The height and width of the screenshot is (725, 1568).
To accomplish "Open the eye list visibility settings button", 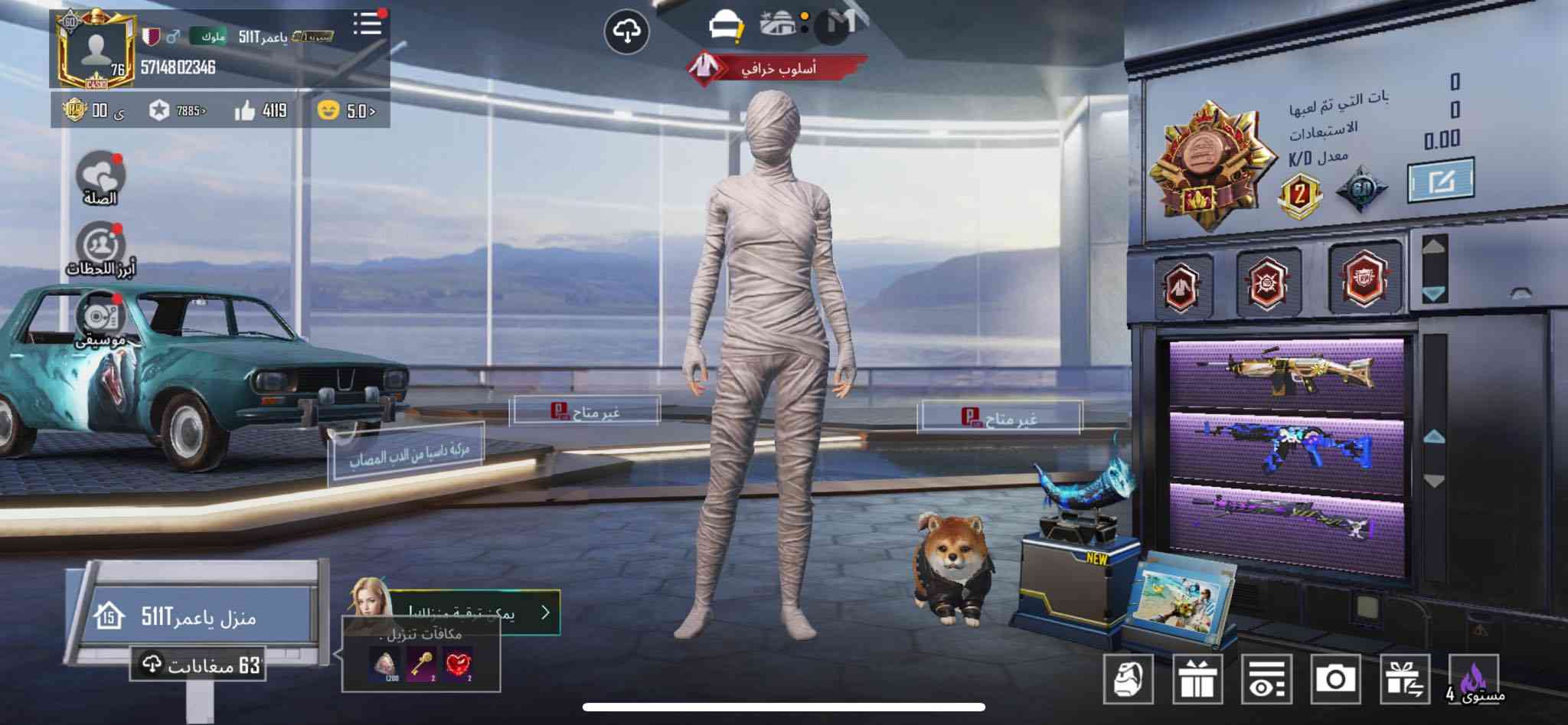I will point(1266,679).
